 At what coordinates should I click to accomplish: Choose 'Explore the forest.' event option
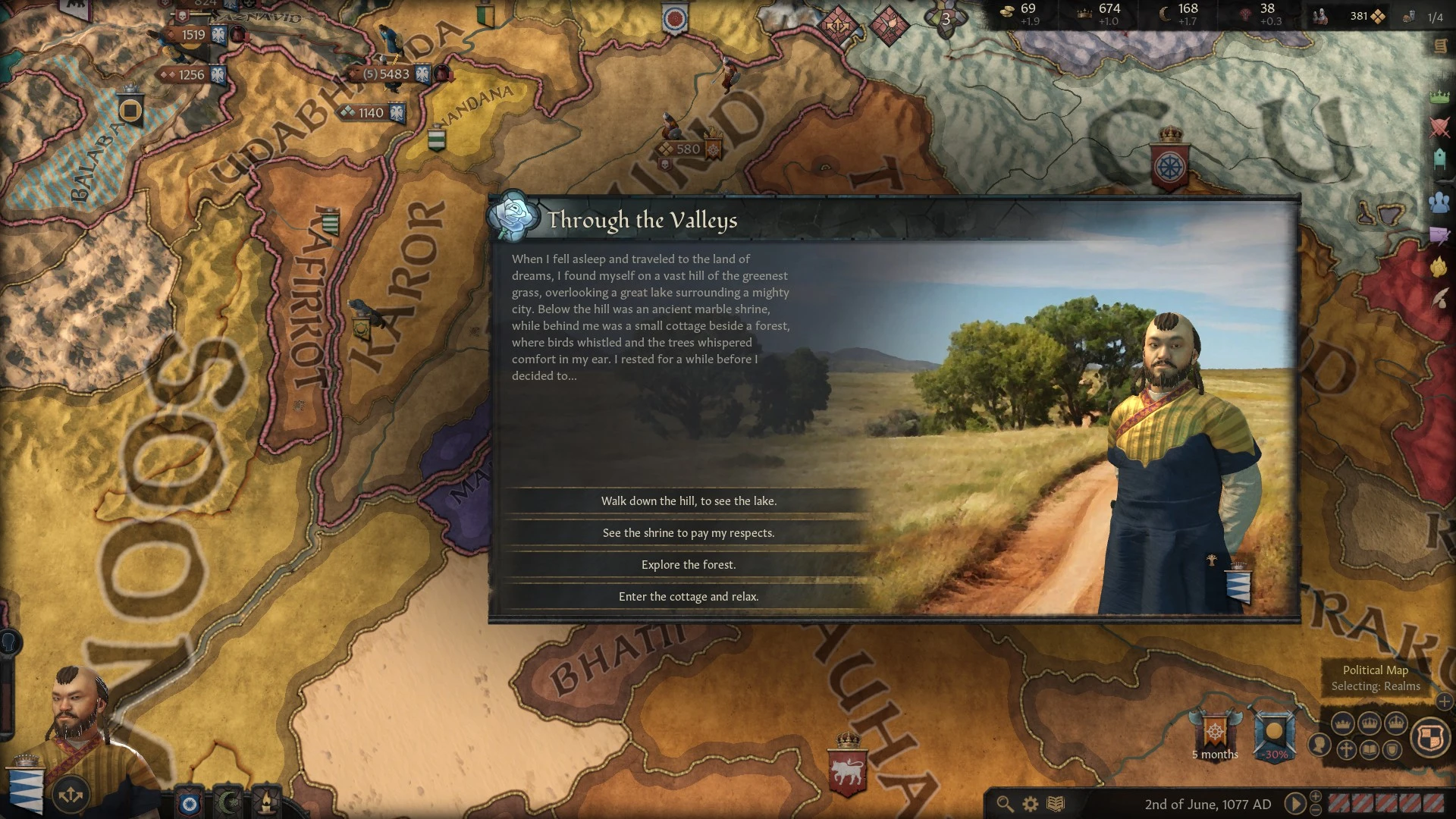click(x=689, y=564)
